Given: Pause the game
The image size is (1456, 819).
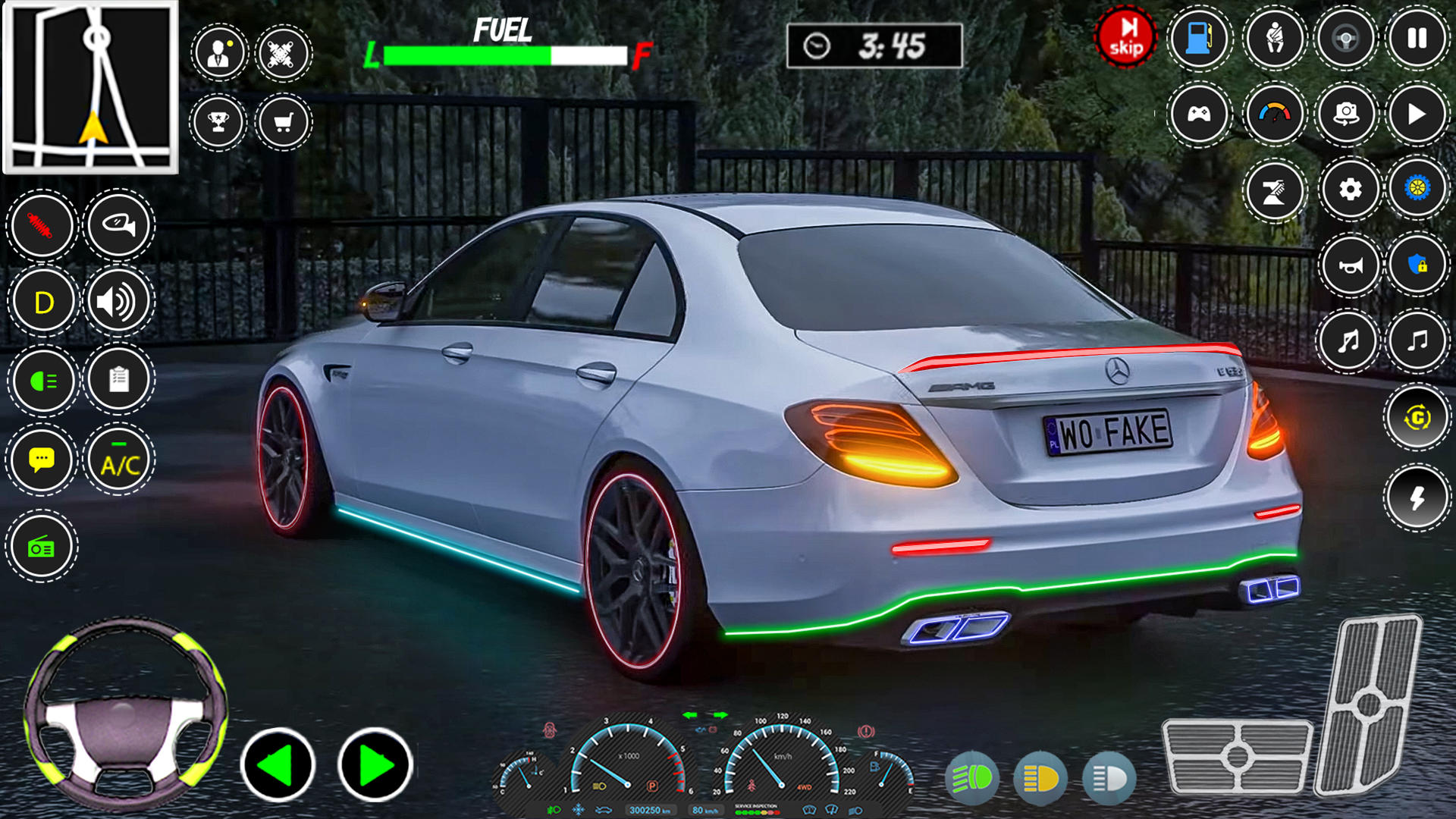Looking at the screenshot, I should point(1417,38).
